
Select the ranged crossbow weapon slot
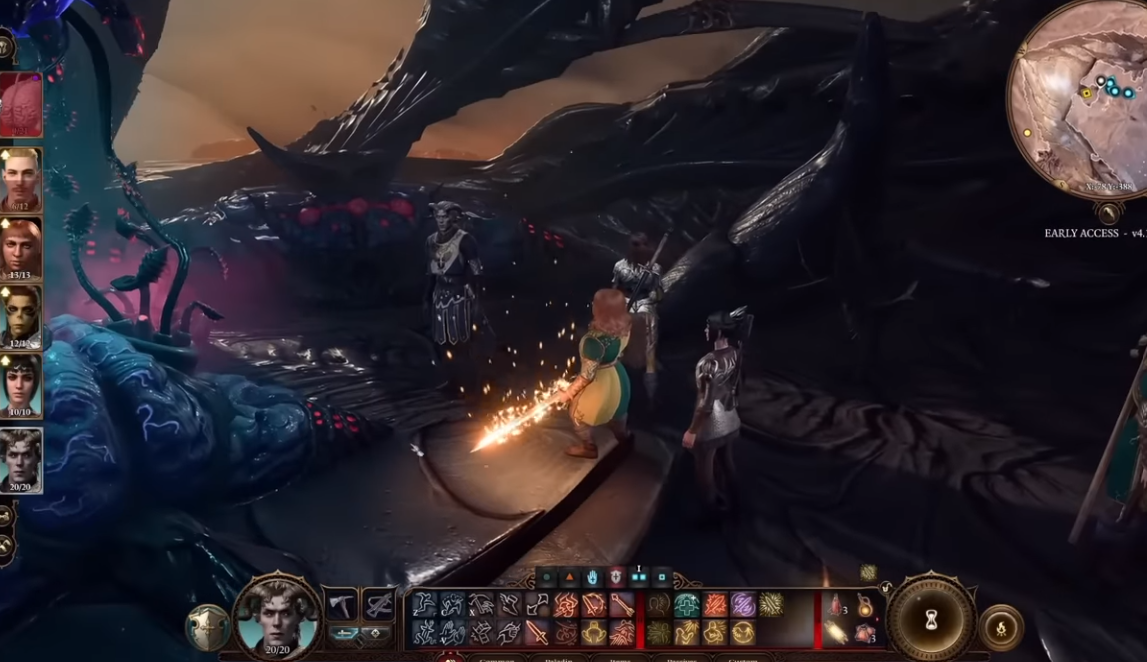pyautogui.click(x=378, y=605)
